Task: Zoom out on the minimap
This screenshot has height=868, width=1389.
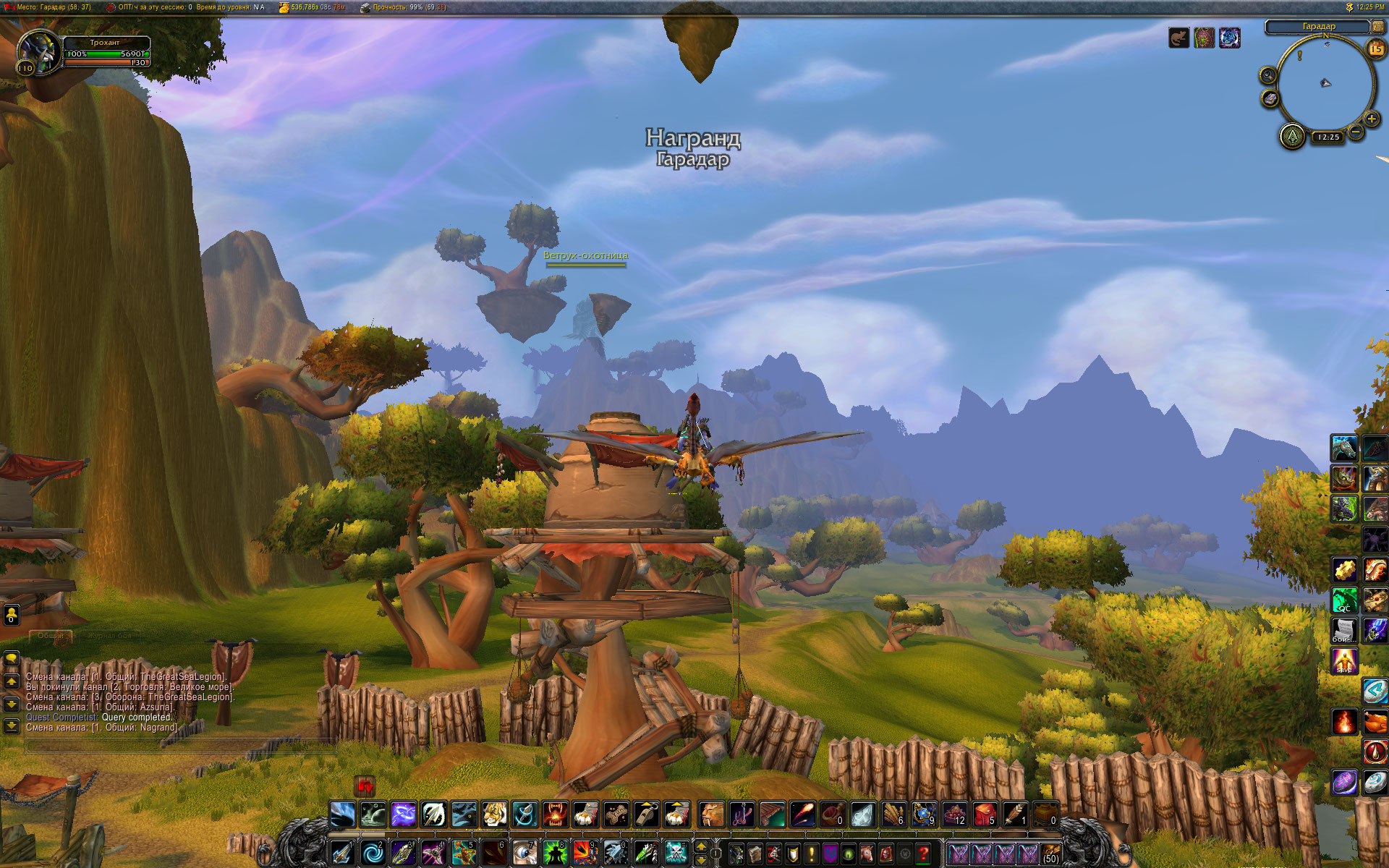Action: pyautogui.click(x=1356, y=131)
